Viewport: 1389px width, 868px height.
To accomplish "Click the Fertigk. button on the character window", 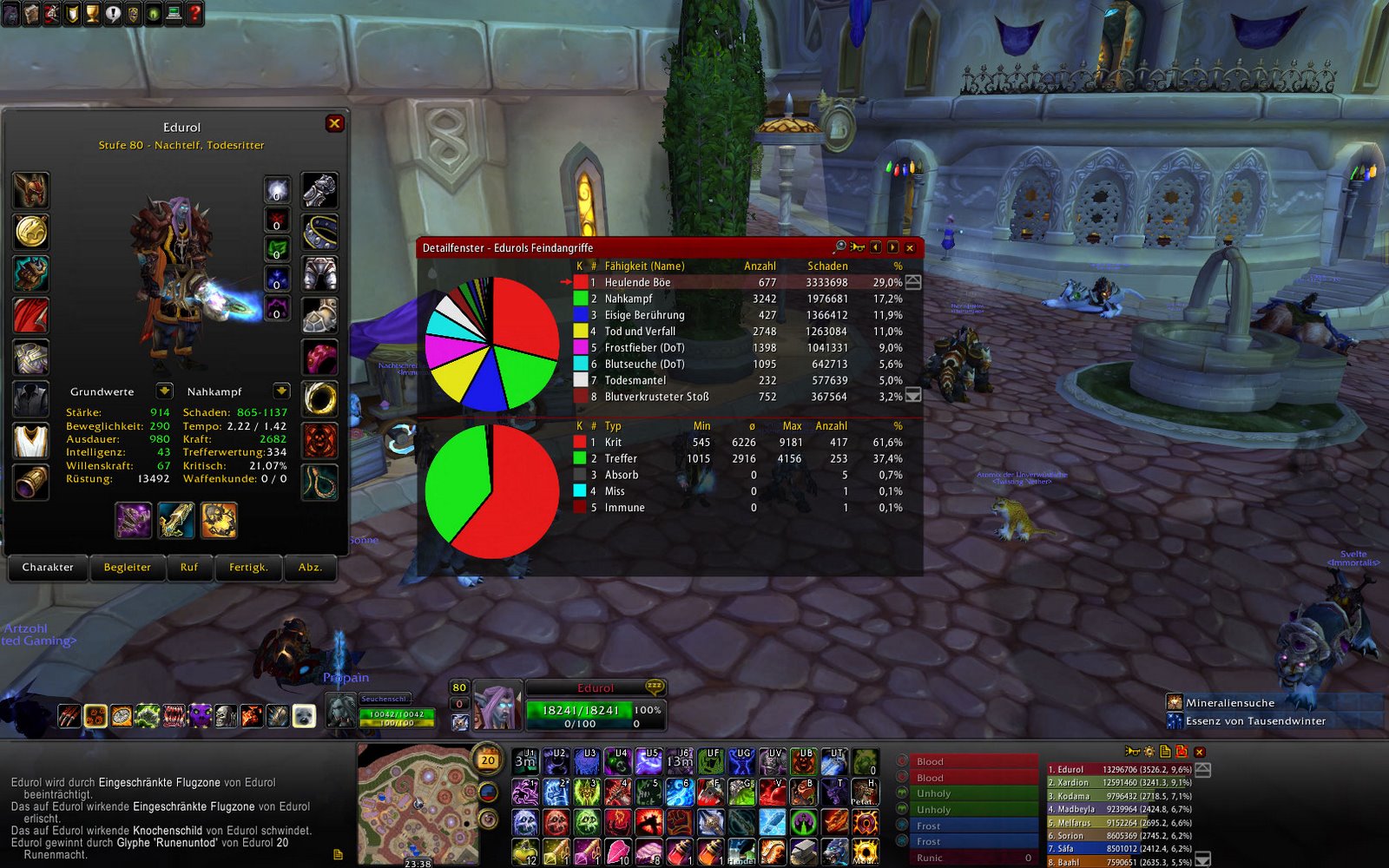I will tap(248, 568).
